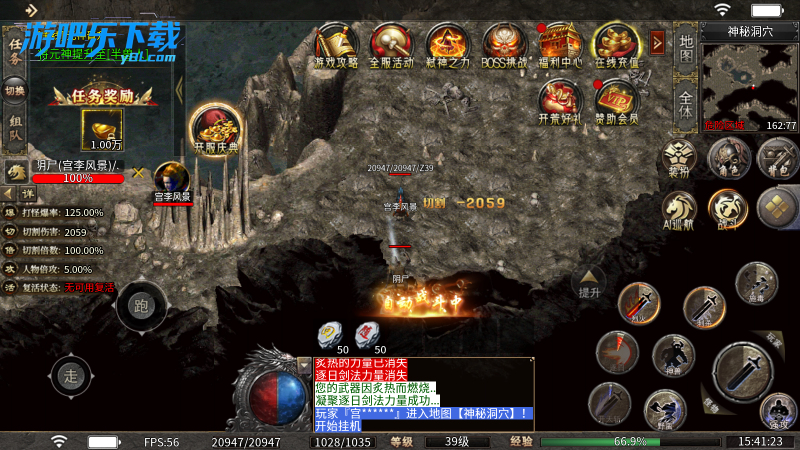Click the 提升 upgrade arrow
The width and height of the screenshot is (800, 450).
click(x=589, y=284)
